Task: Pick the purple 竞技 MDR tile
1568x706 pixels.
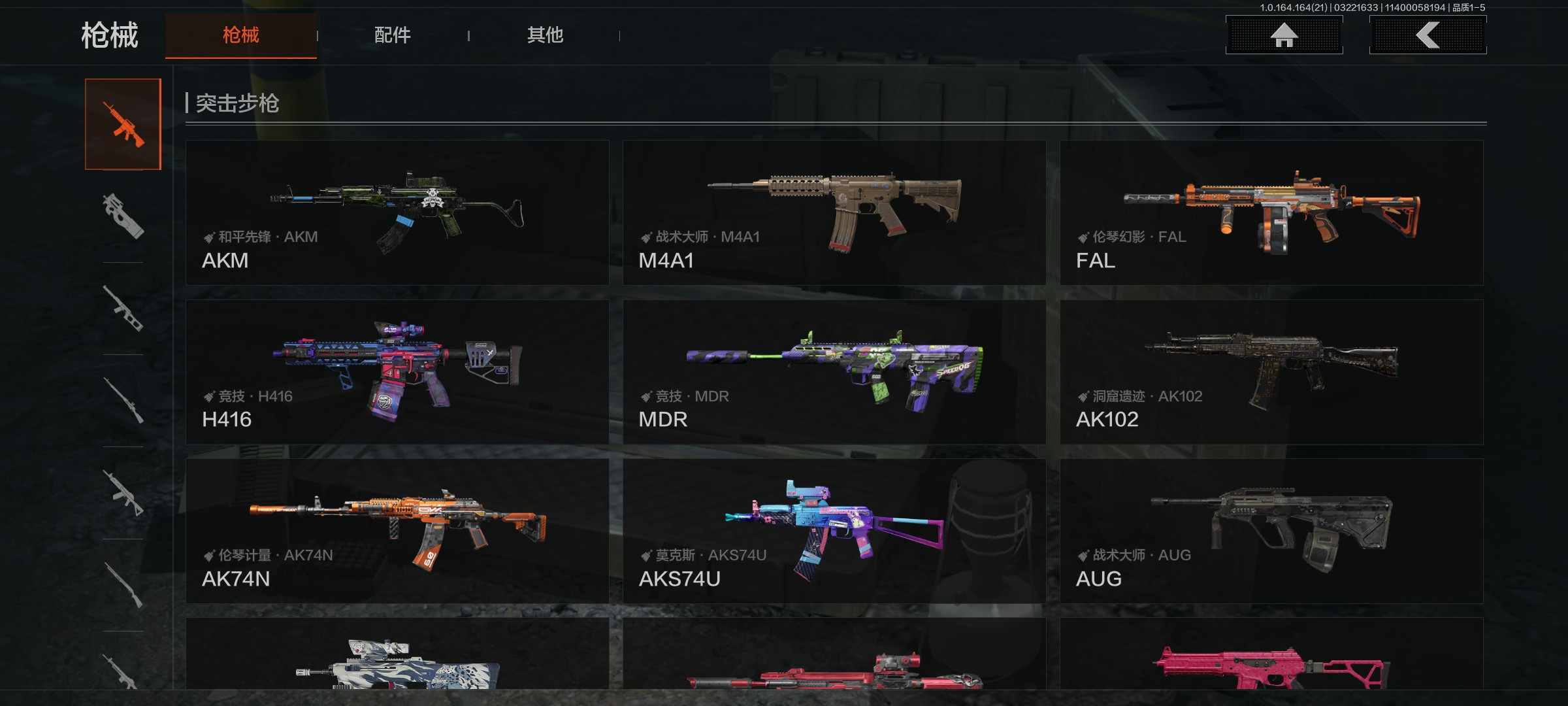Action: [834, 372]
